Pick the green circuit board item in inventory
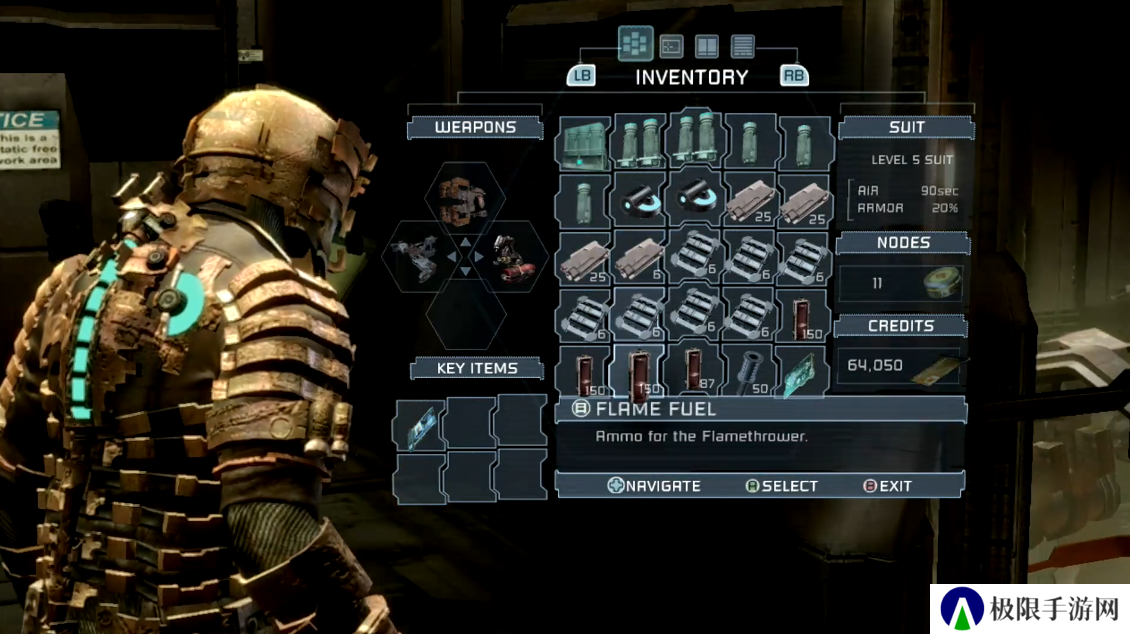This screenshot has width=1130, height=634. [801, 370]
